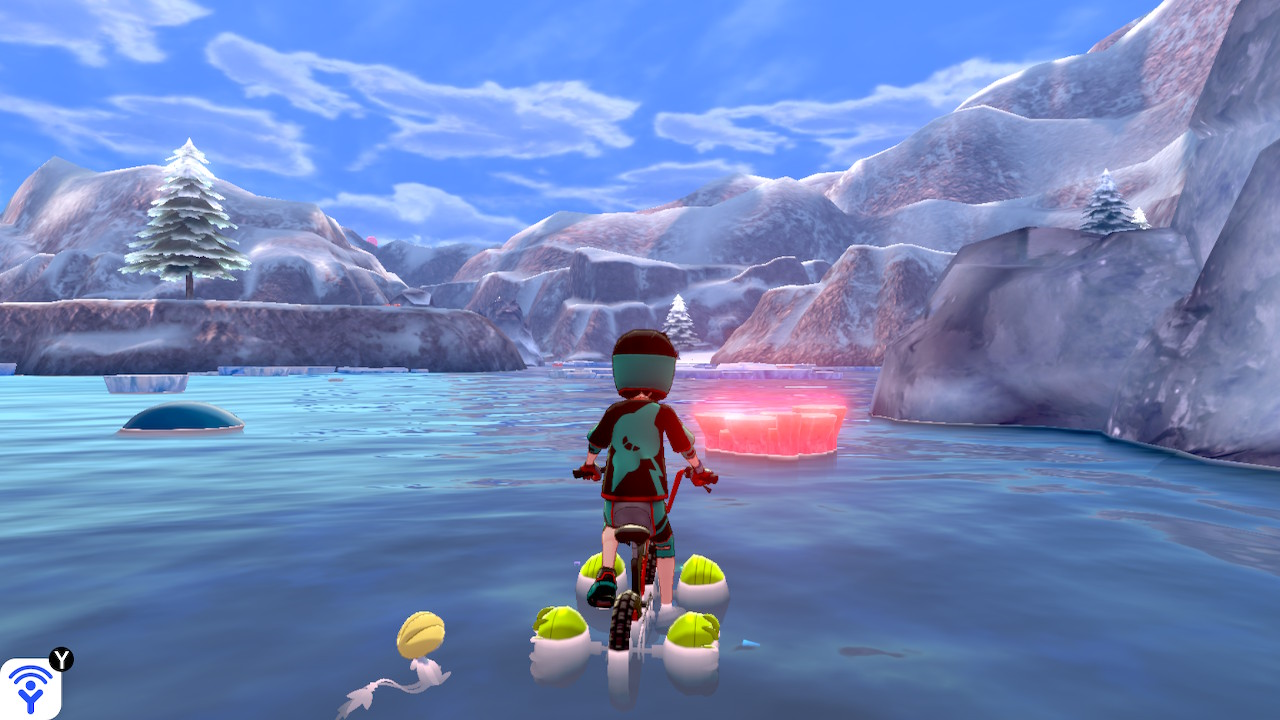Open the Y-Comm wireless icon

(30, 688)
